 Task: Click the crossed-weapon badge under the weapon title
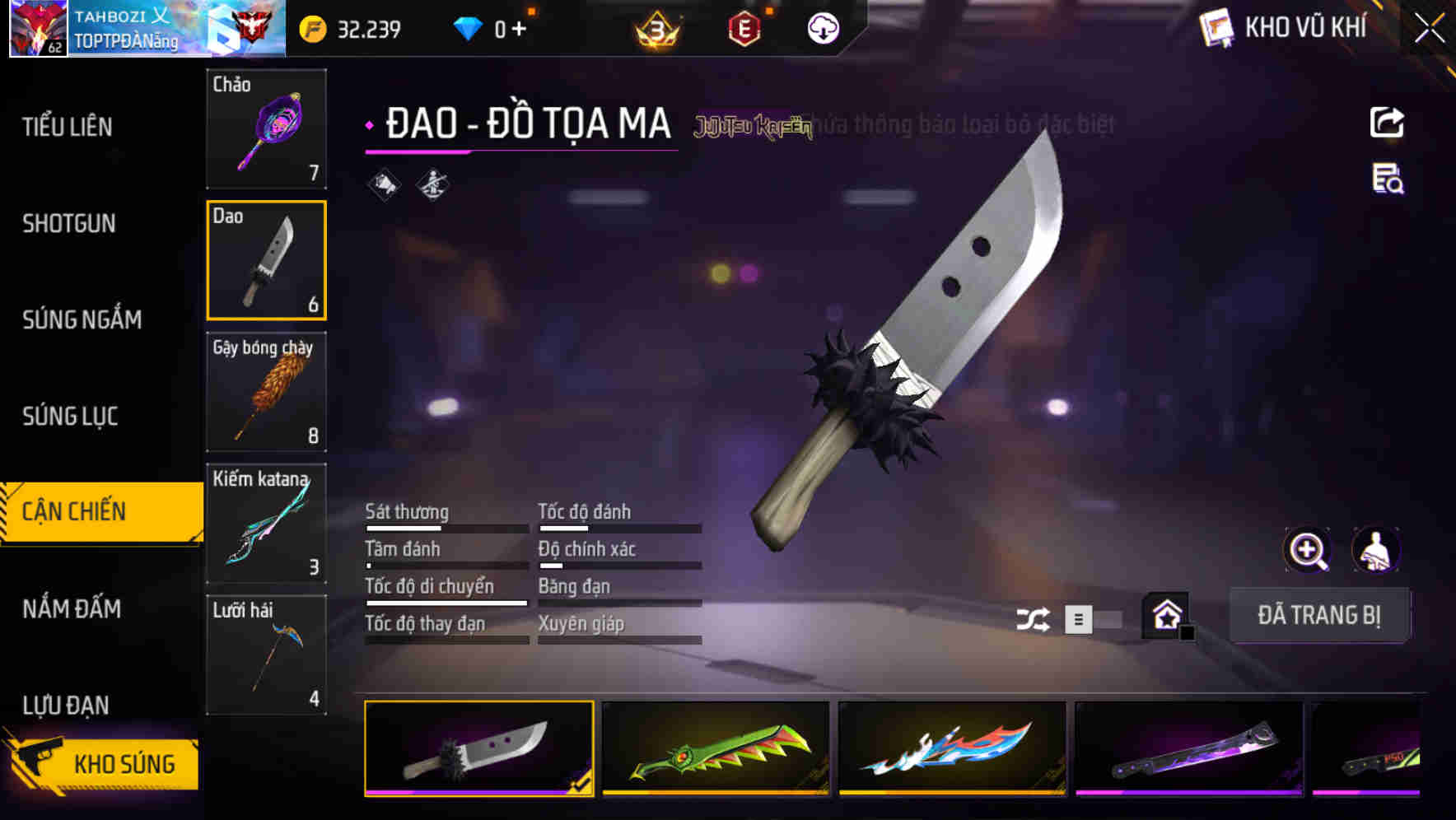pos(432,185)
